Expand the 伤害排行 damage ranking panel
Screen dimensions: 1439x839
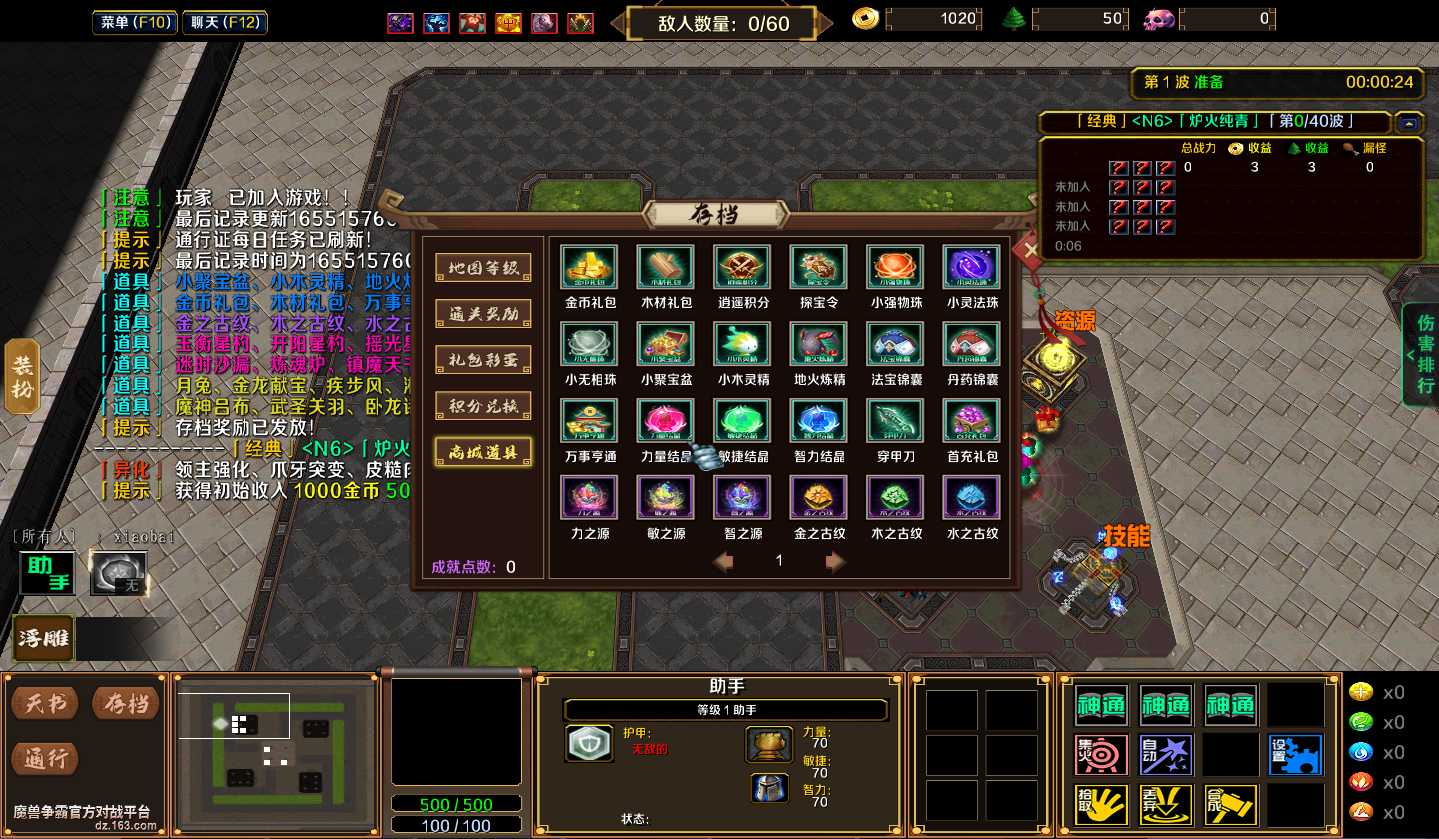click(1422, 354)
